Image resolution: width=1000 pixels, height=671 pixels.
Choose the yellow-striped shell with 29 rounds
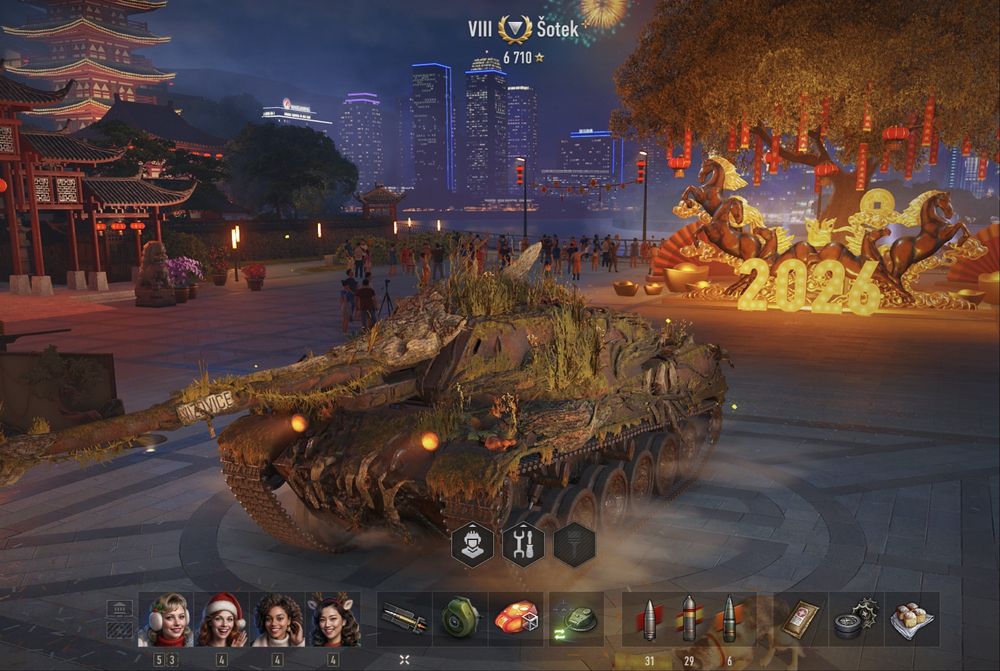pyautogui.click(x=689, y=619)
